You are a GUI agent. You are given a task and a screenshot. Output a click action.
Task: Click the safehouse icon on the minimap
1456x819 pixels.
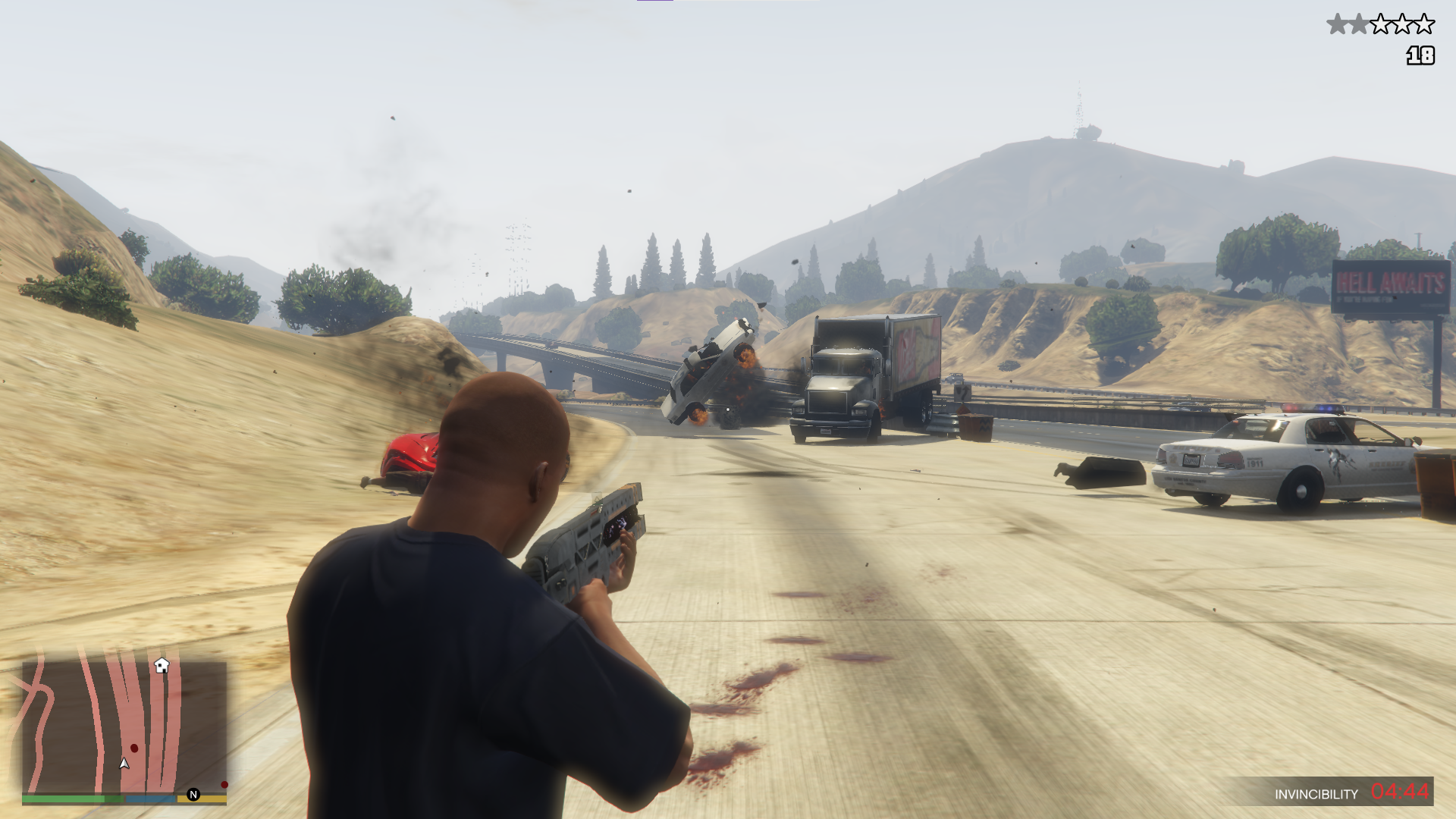pos(162,666)
